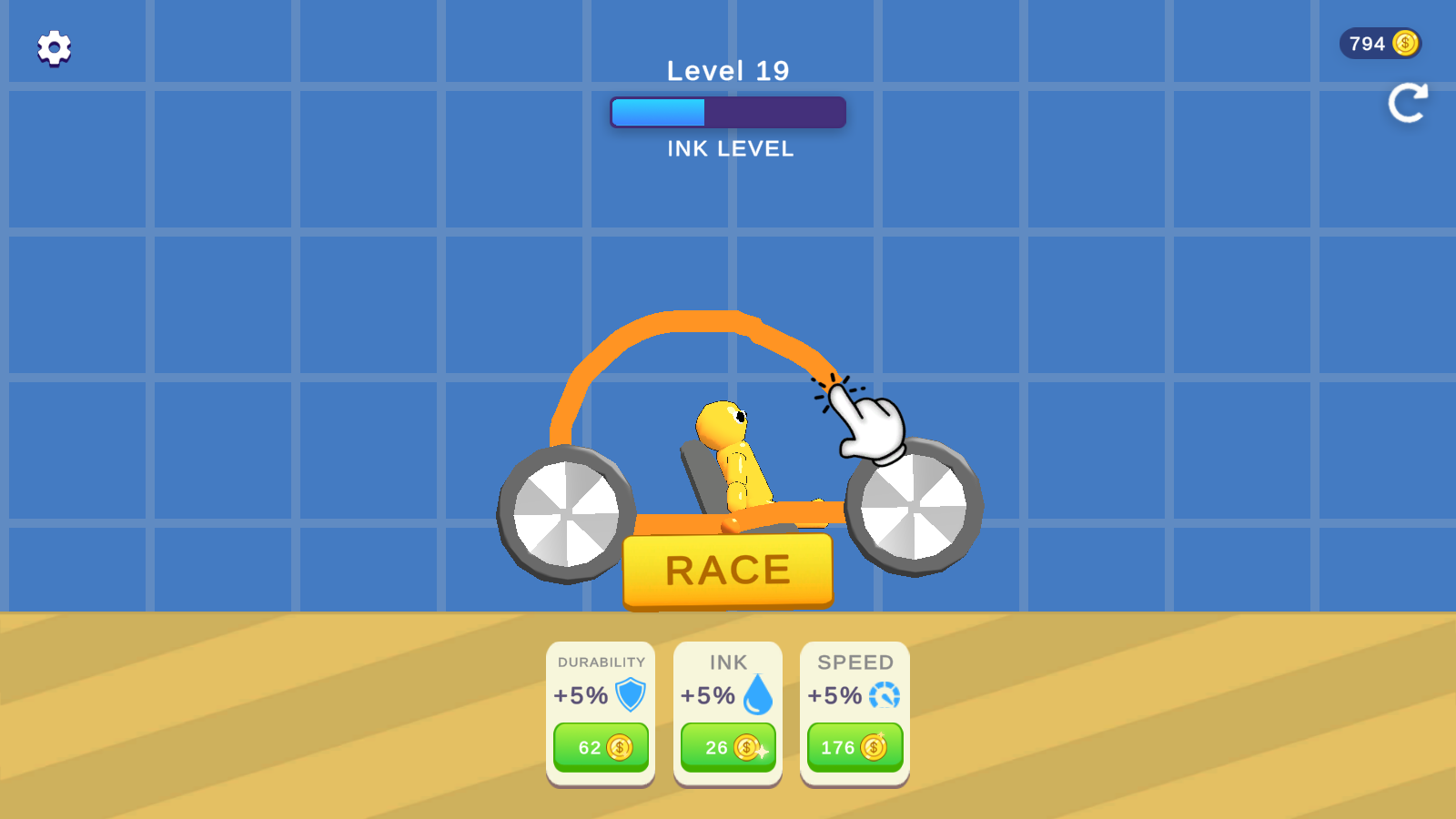Tap the coin balance counter showing 794

click(1379, 43)
